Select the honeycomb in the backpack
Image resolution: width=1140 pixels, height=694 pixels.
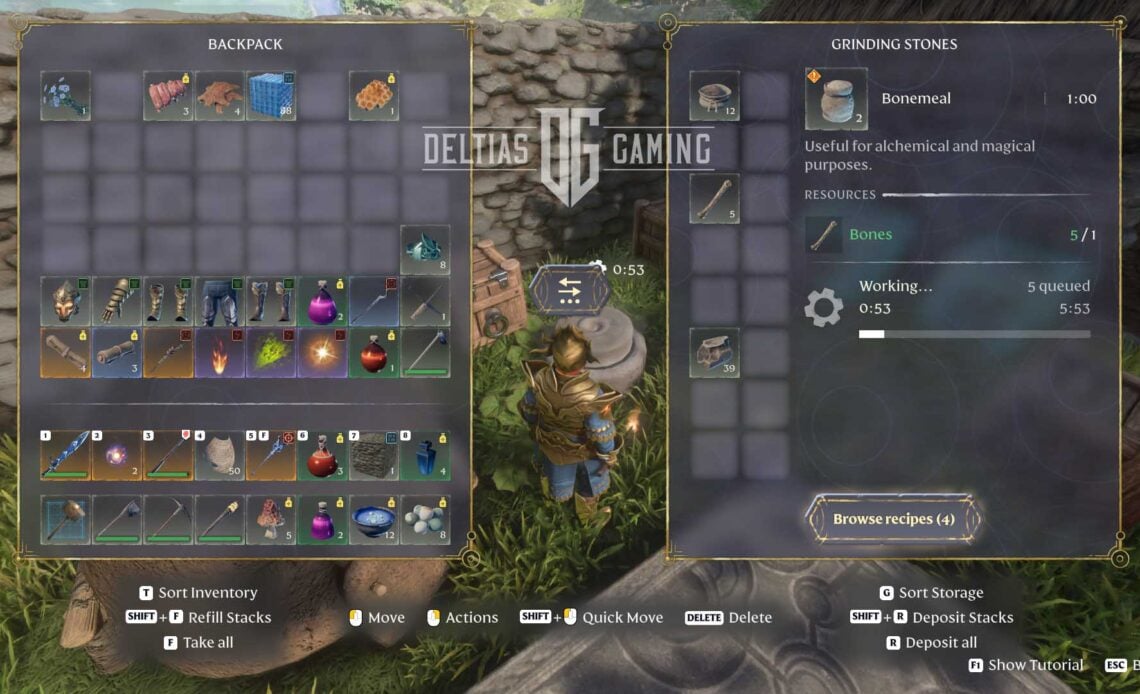374,96
